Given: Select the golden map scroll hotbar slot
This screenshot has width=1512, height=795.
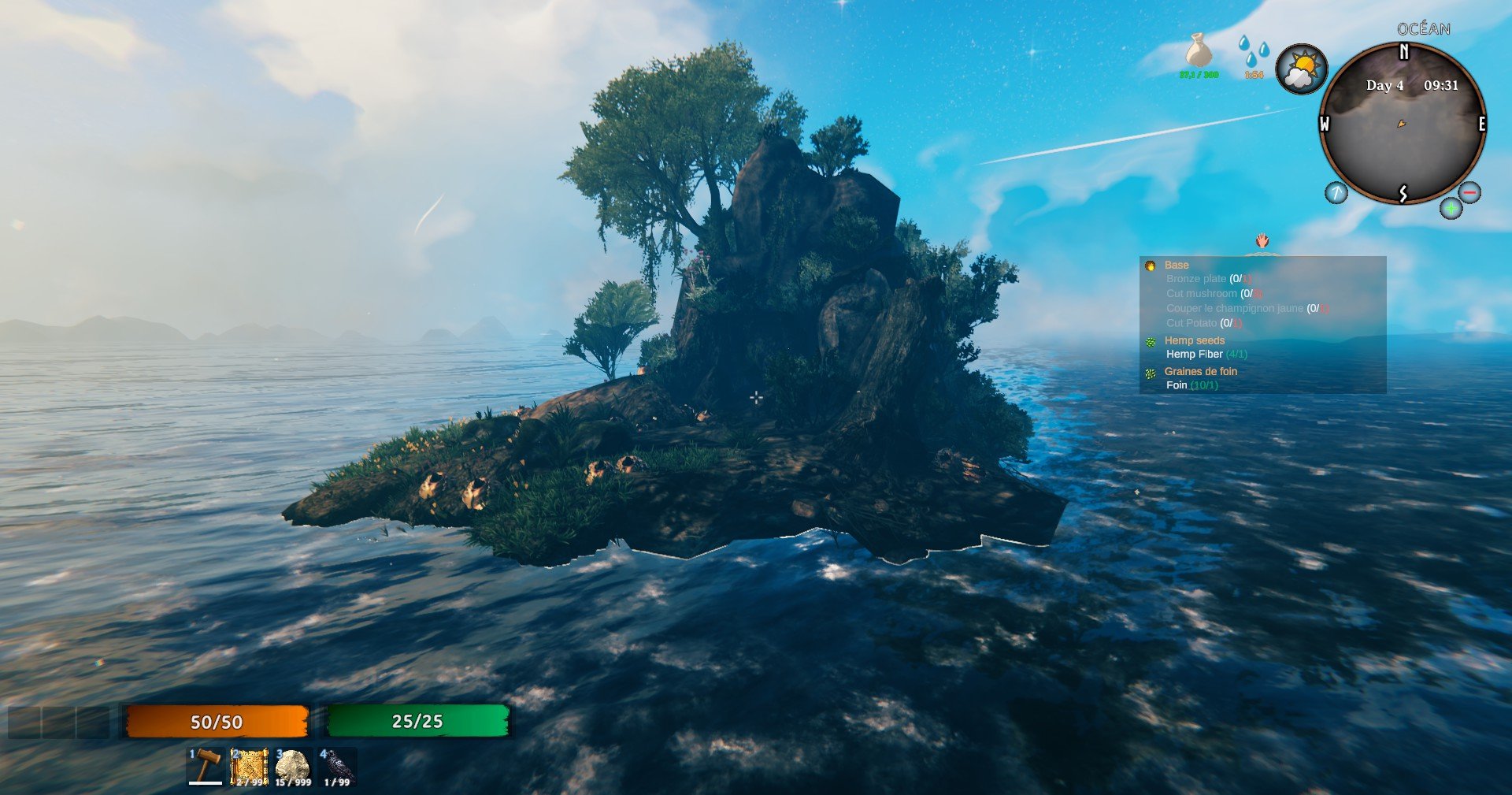Looking at the screenshot, I should tap(250, 767).
